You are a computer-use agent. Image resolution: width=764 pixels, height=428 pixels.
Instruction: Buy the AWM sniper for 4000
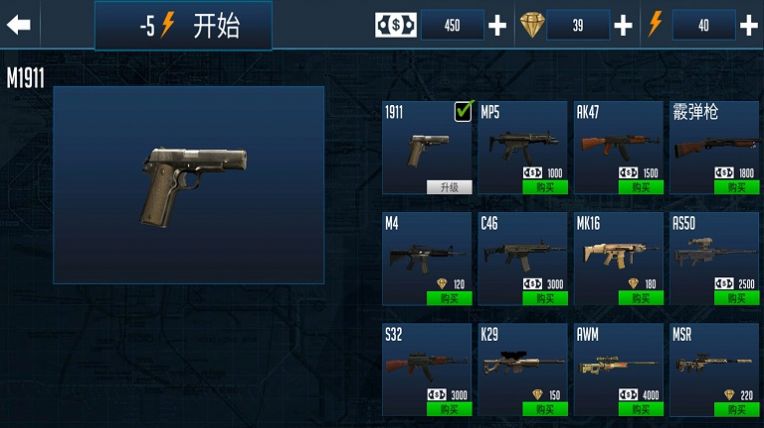tap(640, 409)
